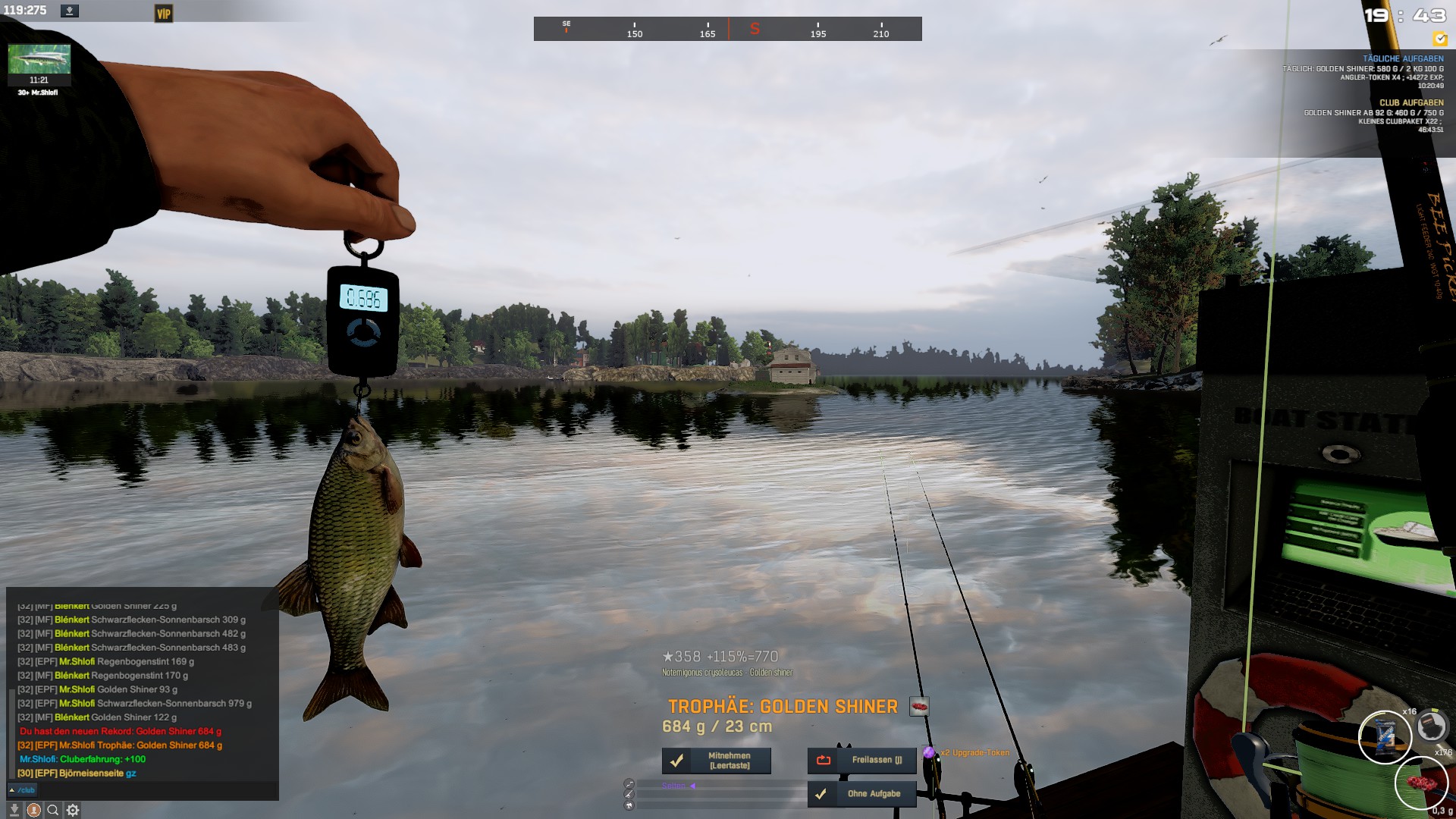Toggle the orange checkmark task icon

click(1439, 39)
